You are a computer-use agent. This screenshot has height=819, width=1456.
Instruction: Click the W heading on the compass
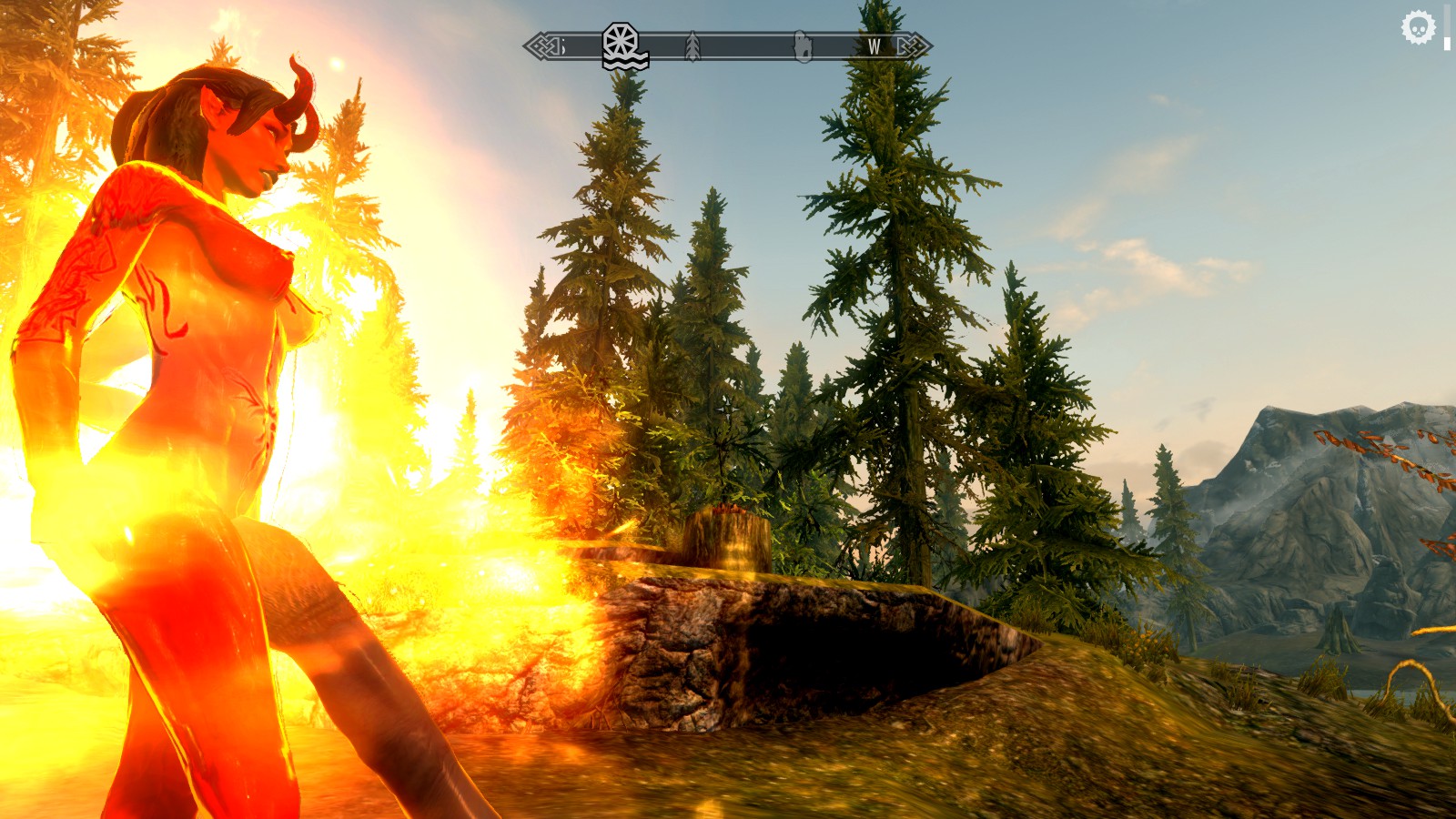[x=874, y=46]
